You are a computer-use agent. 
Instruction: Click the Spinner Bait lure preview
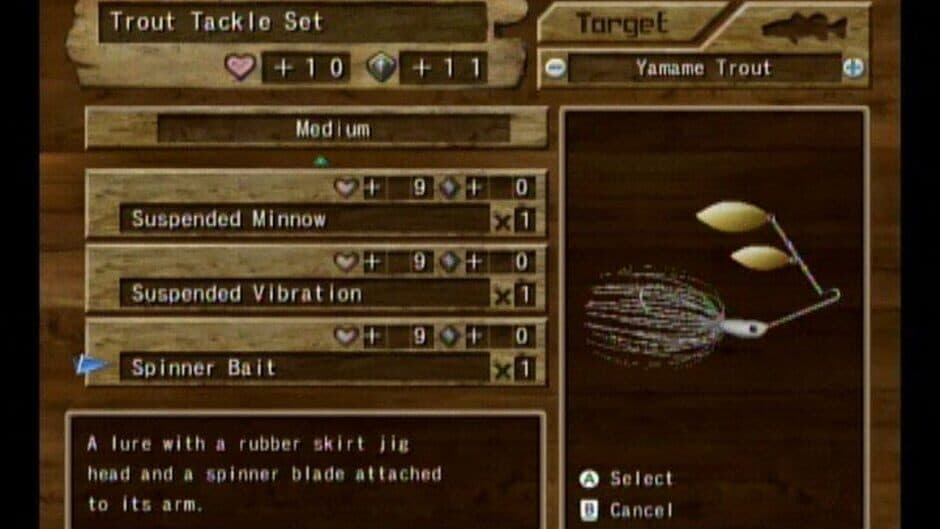coord(712,290)
